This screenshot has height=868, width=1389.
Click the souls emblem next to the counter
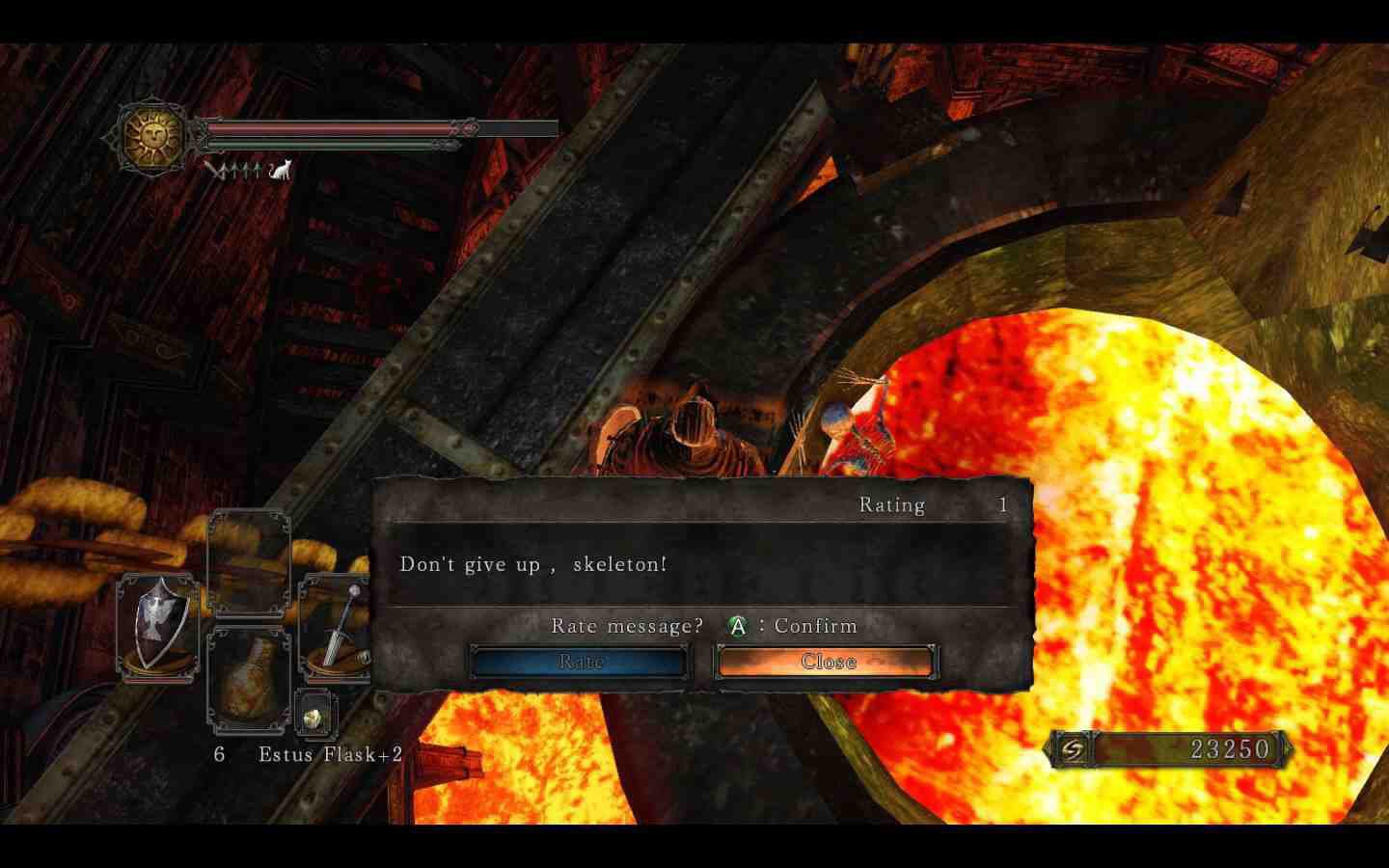click(x=1074, y=750)
